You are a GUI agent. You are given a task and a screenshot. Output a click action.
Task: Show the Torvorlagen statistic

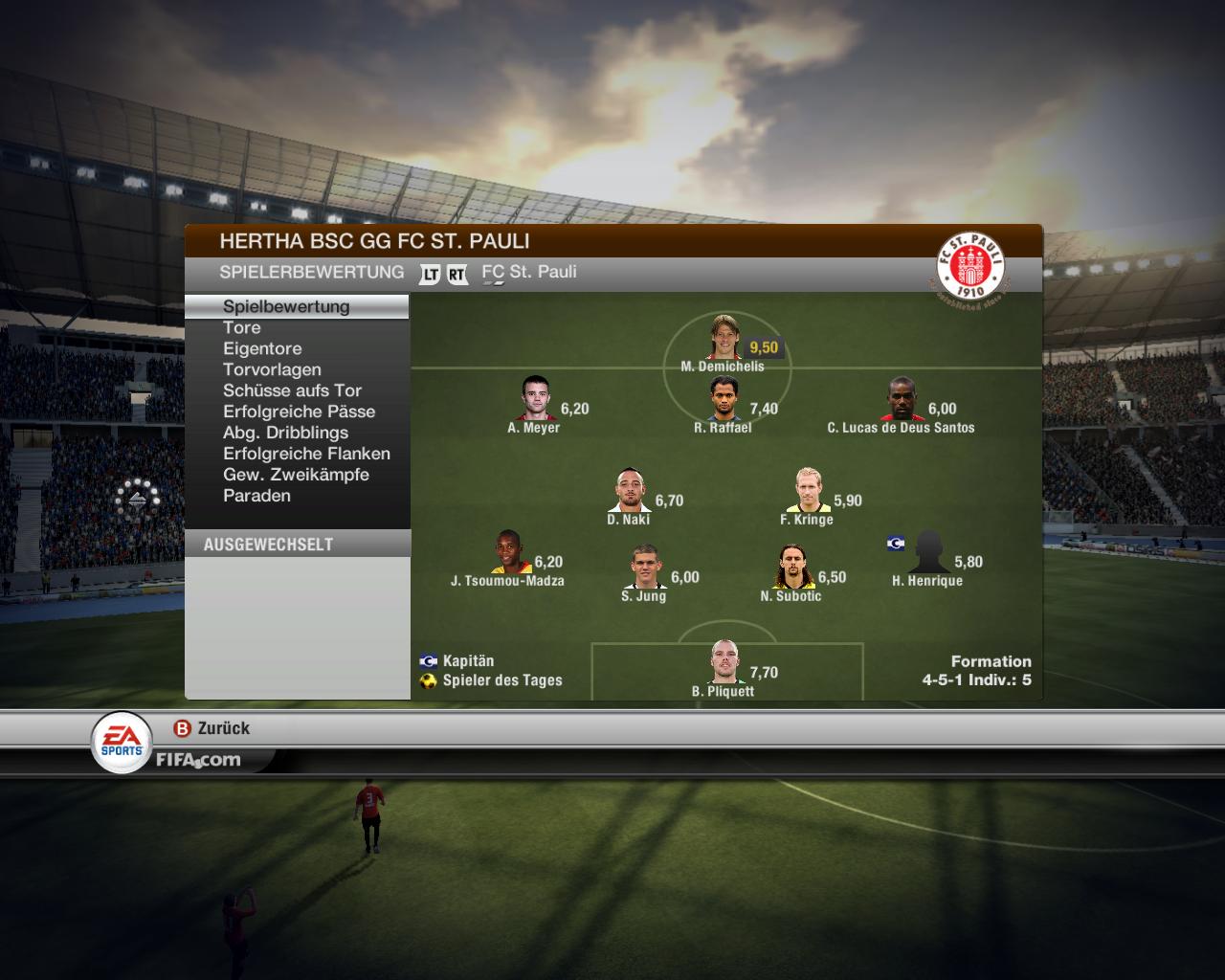[x=272, y=369]
